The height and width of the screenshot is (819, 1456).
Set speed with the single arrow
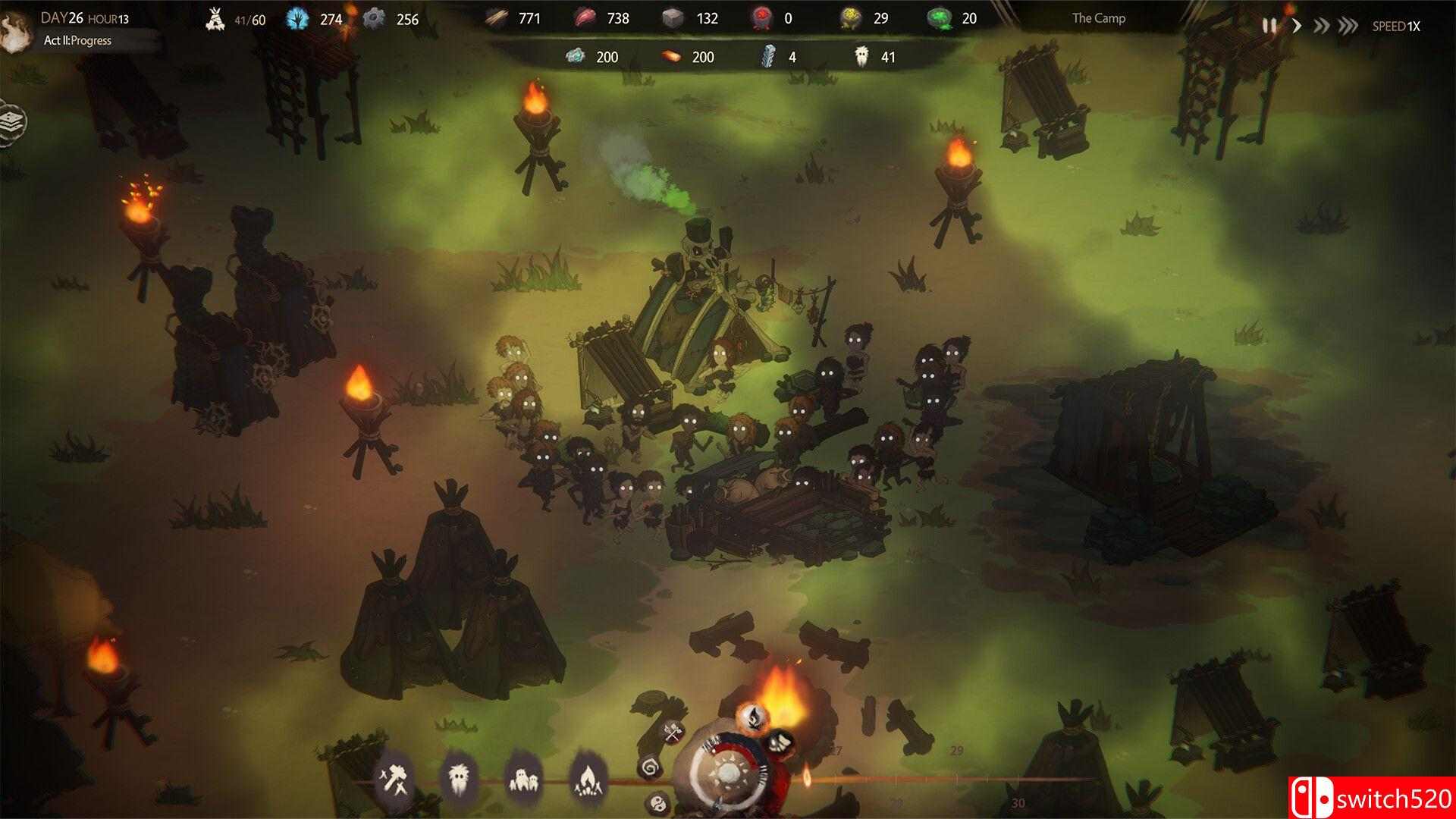click(x=1297, y=26)
